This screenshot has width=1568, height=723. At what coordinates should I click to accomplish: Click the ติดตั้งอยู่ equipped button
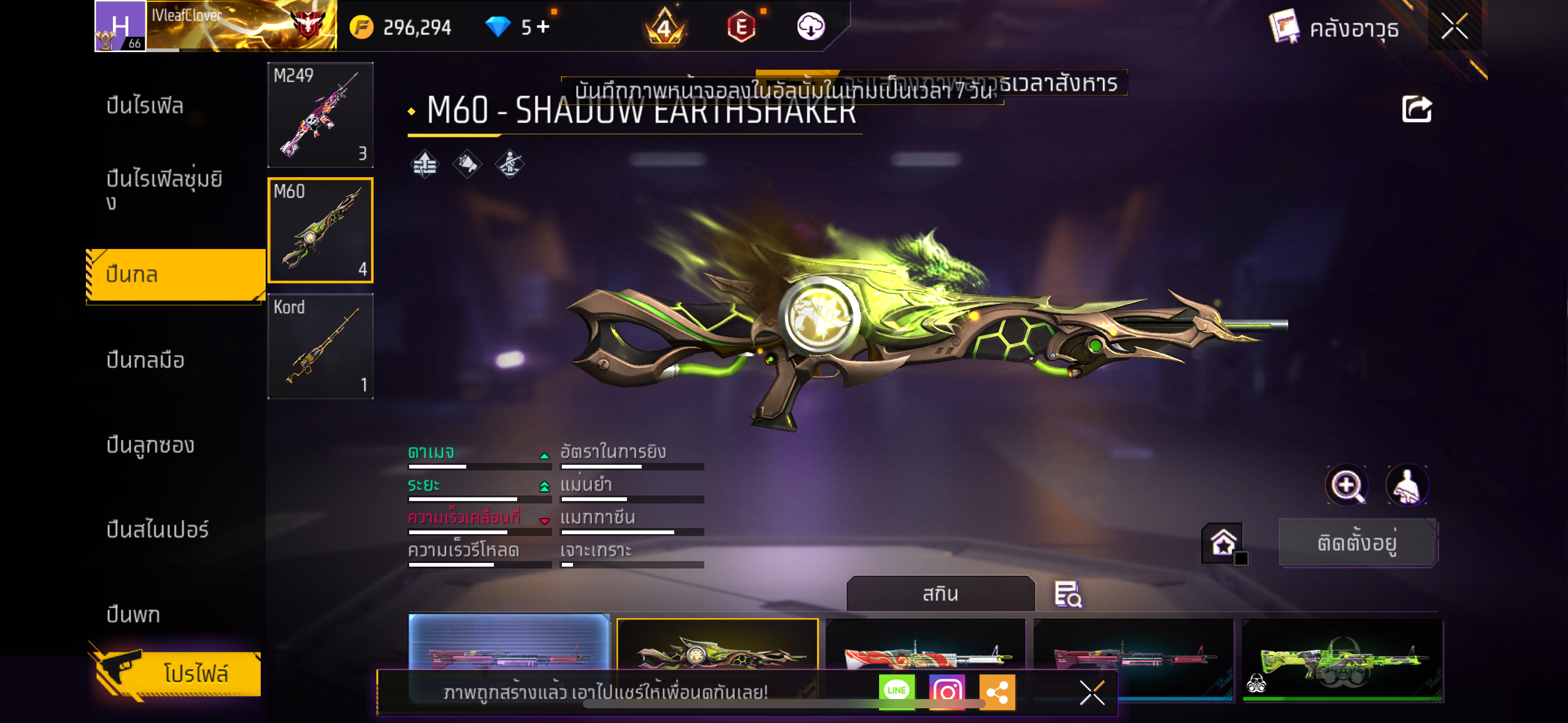(x=1357, y=543)
